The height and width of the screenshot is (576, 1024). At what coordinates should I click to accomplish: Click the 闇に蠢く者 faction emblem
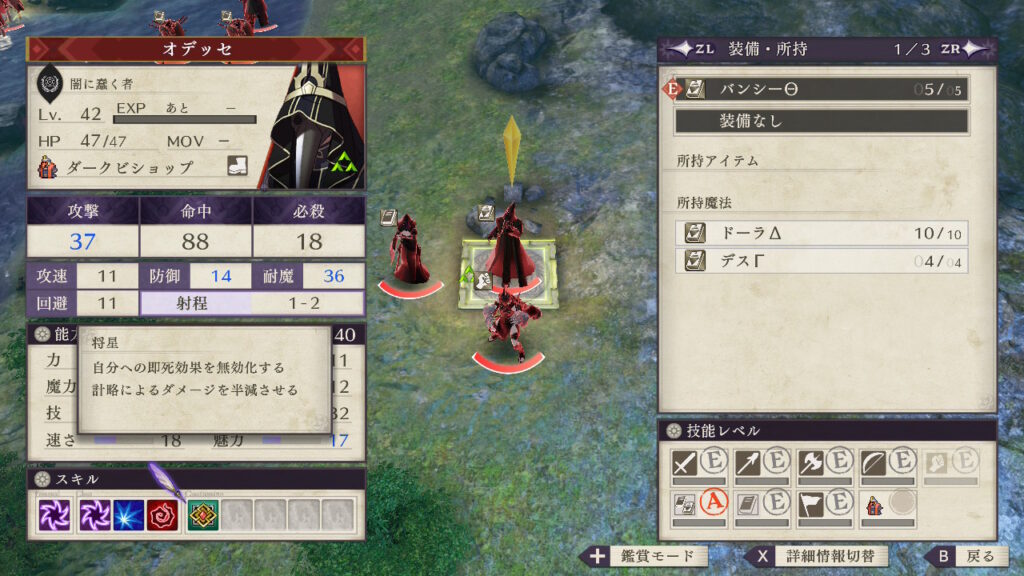coord(50,84)
